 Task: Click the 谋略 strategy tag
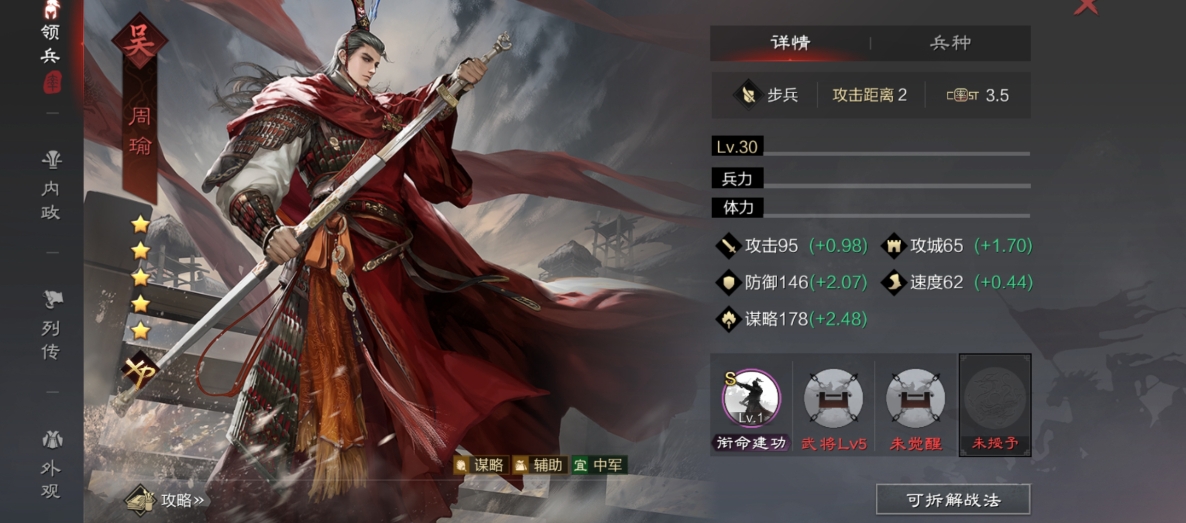click(x=480, y=465)
